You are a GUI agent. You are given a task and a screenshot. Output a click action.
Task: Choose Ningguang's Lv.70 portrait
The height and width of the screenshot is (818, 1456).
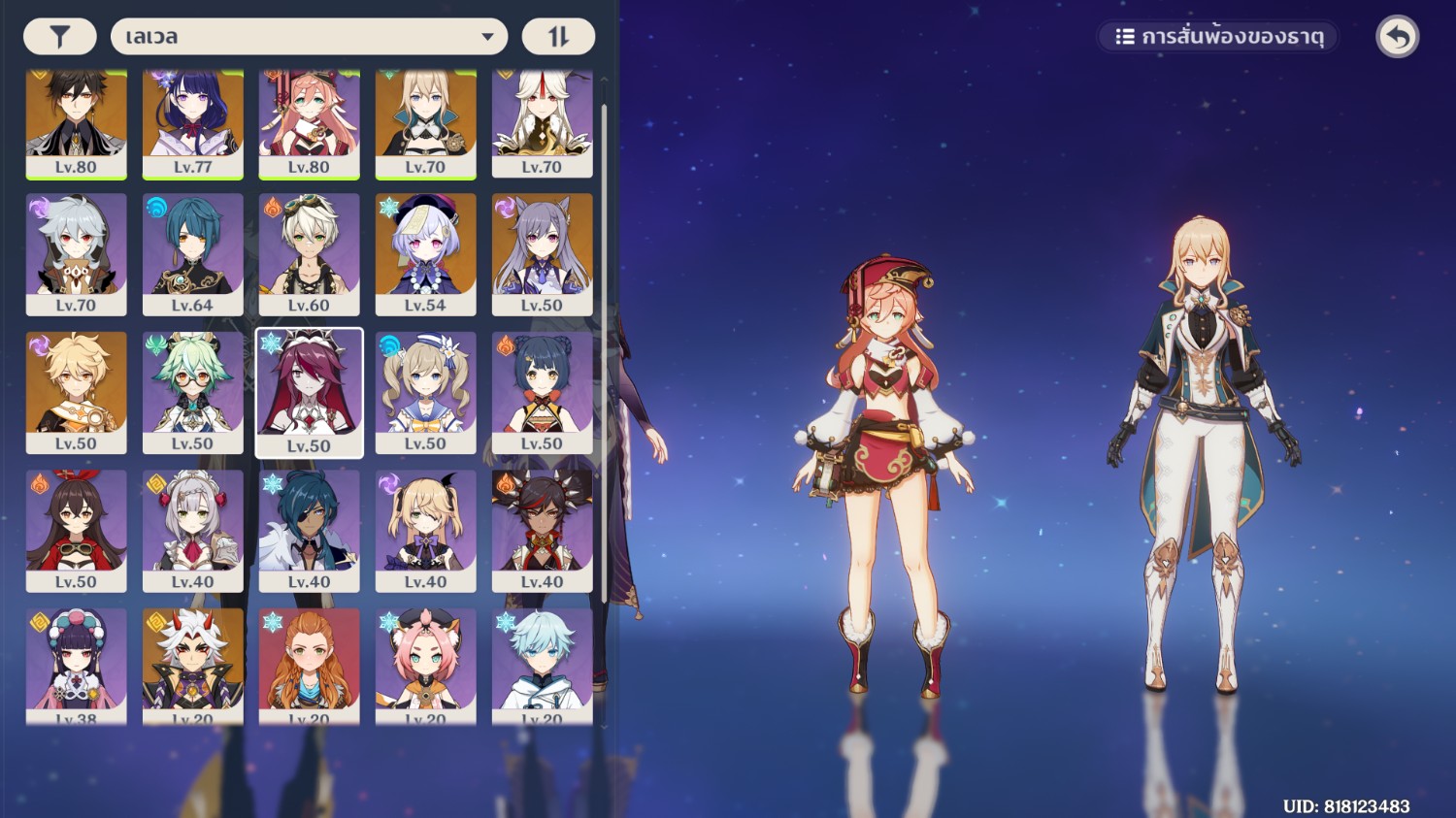click(542, 121)
